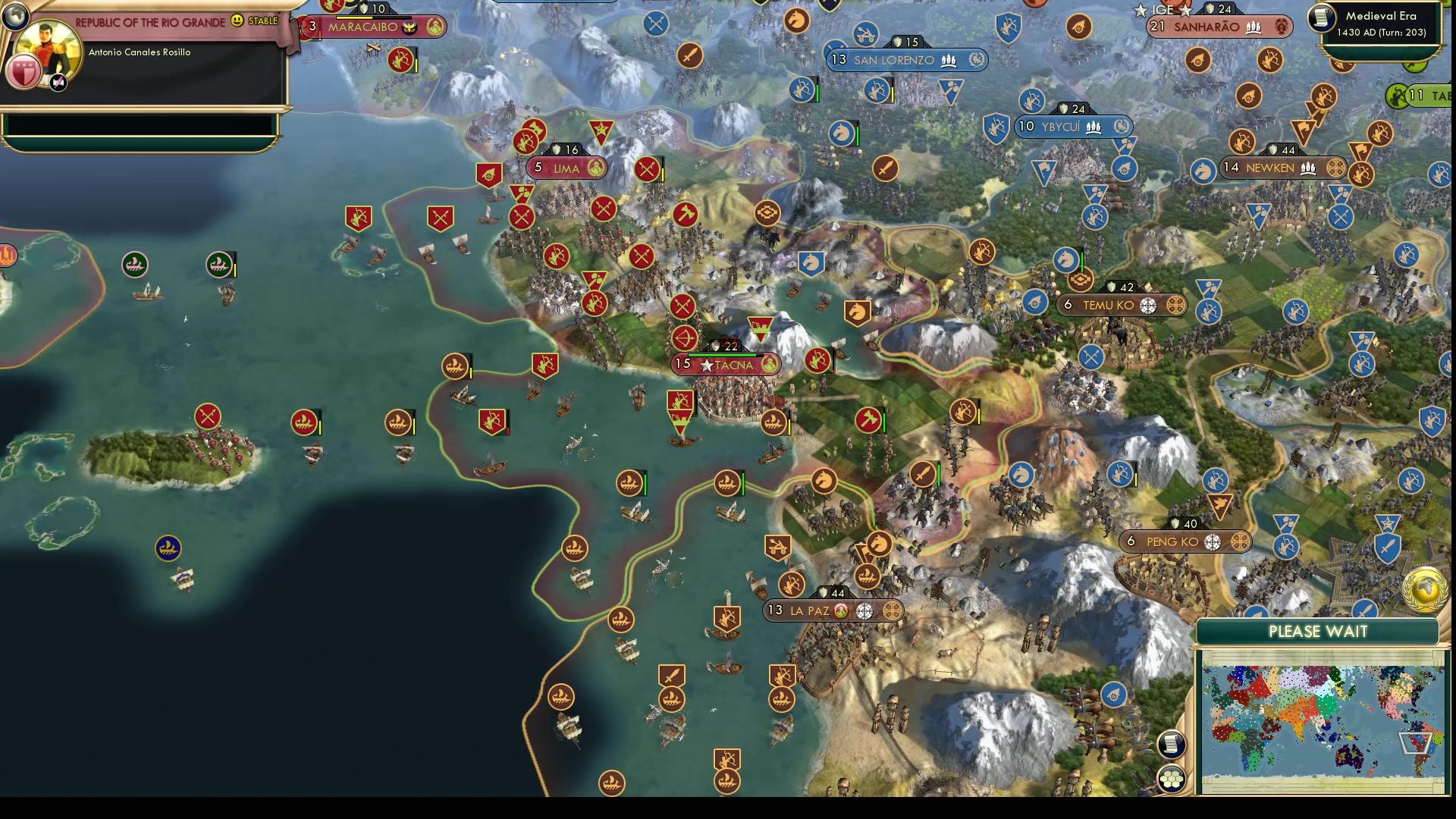The image size is (1456, 819).
Task: Open the Tacna city banner
Action: [724, 364]
